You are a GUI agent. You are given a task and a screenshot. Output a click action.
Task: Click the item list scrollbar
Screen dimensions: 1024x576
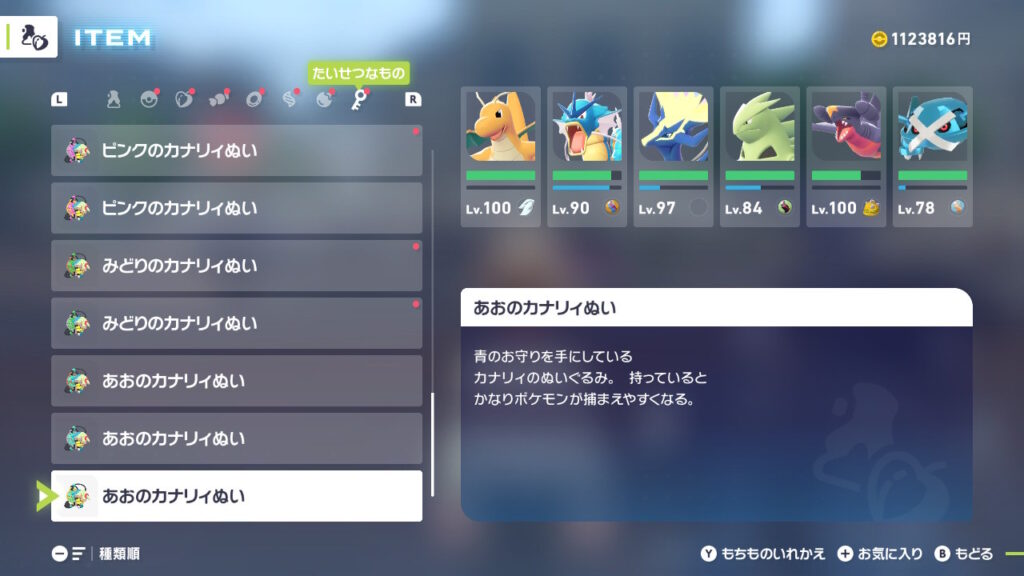pos(432,444)
